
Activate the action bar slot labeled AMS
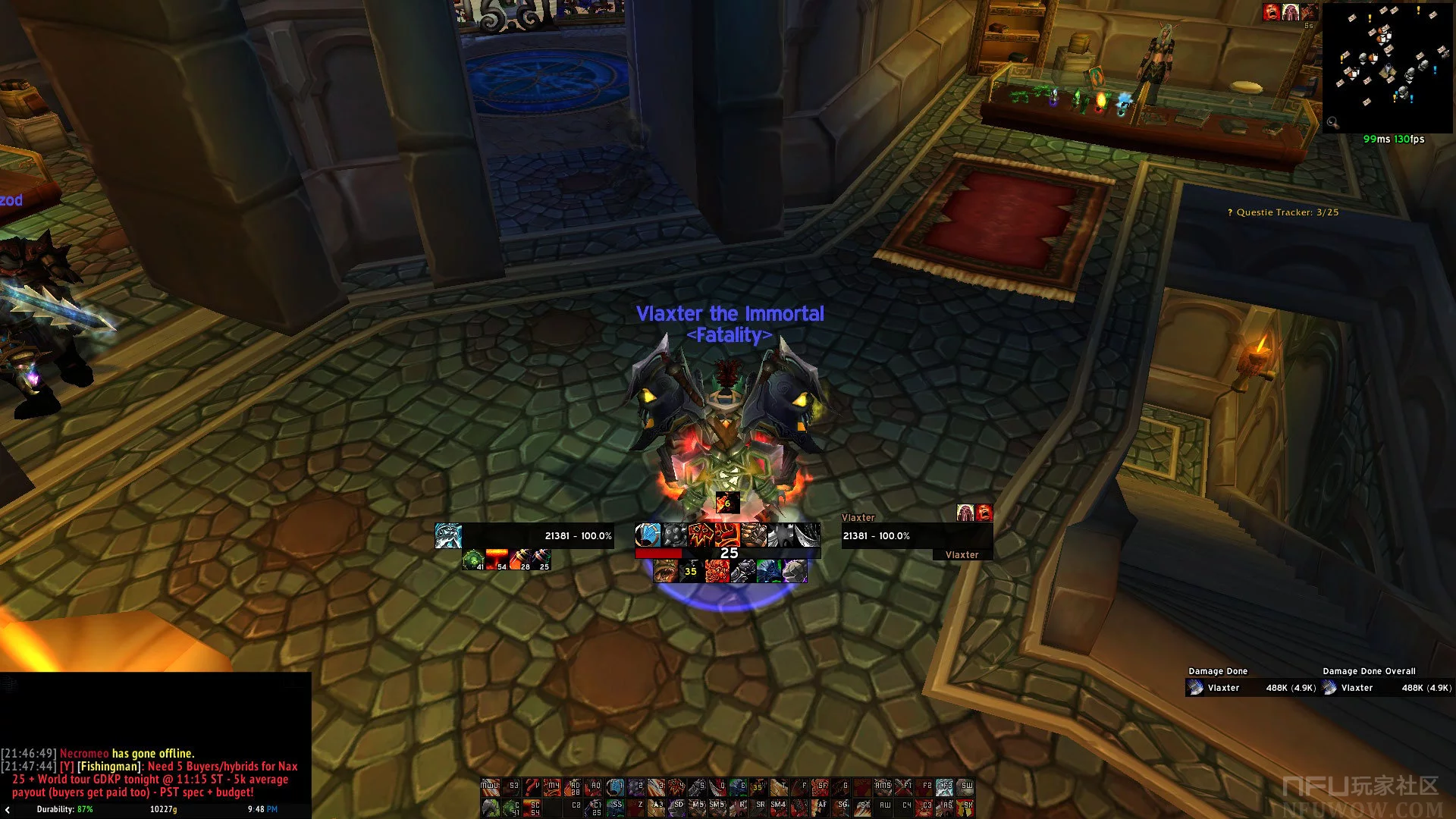[883, 788]
